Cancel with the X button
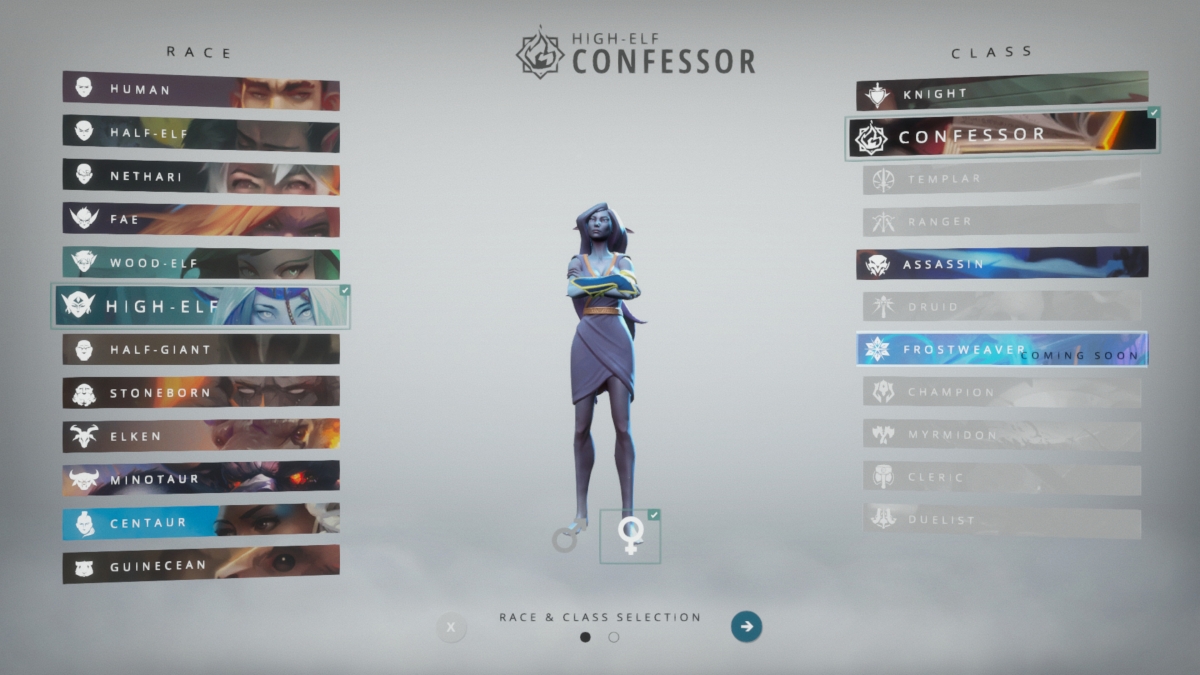The width and height of the screenshot is (1200, 675). [451, 628]
